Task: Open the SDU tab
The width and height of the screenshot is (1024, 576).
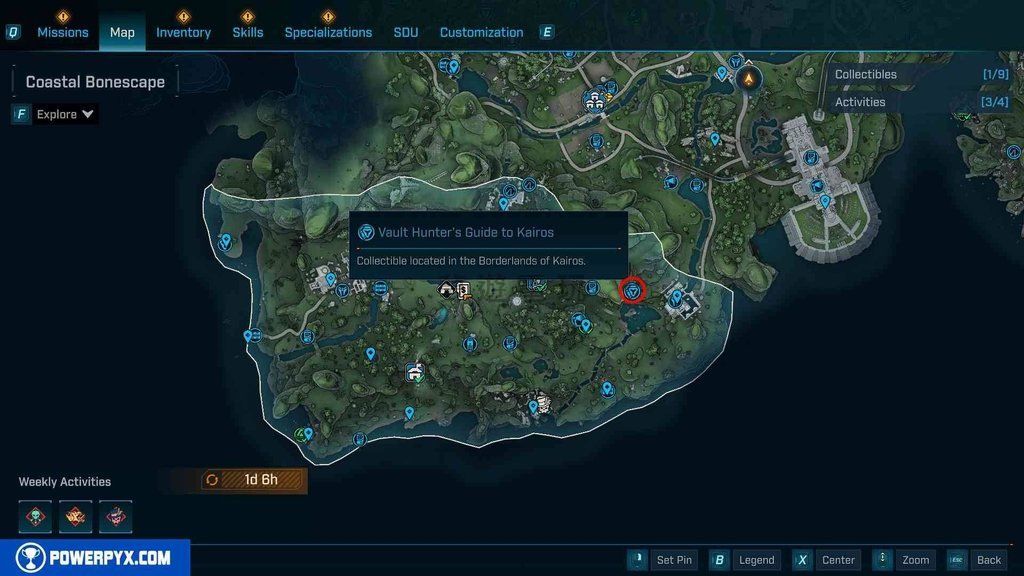Action: [x=406, y=32]
